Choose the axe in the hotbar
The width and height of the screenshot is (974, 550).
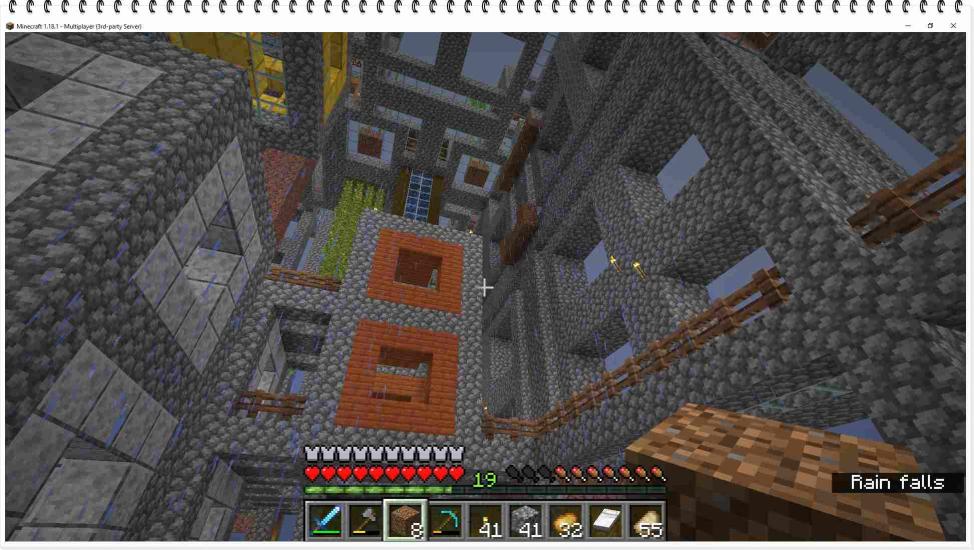[x=365, y=520]
